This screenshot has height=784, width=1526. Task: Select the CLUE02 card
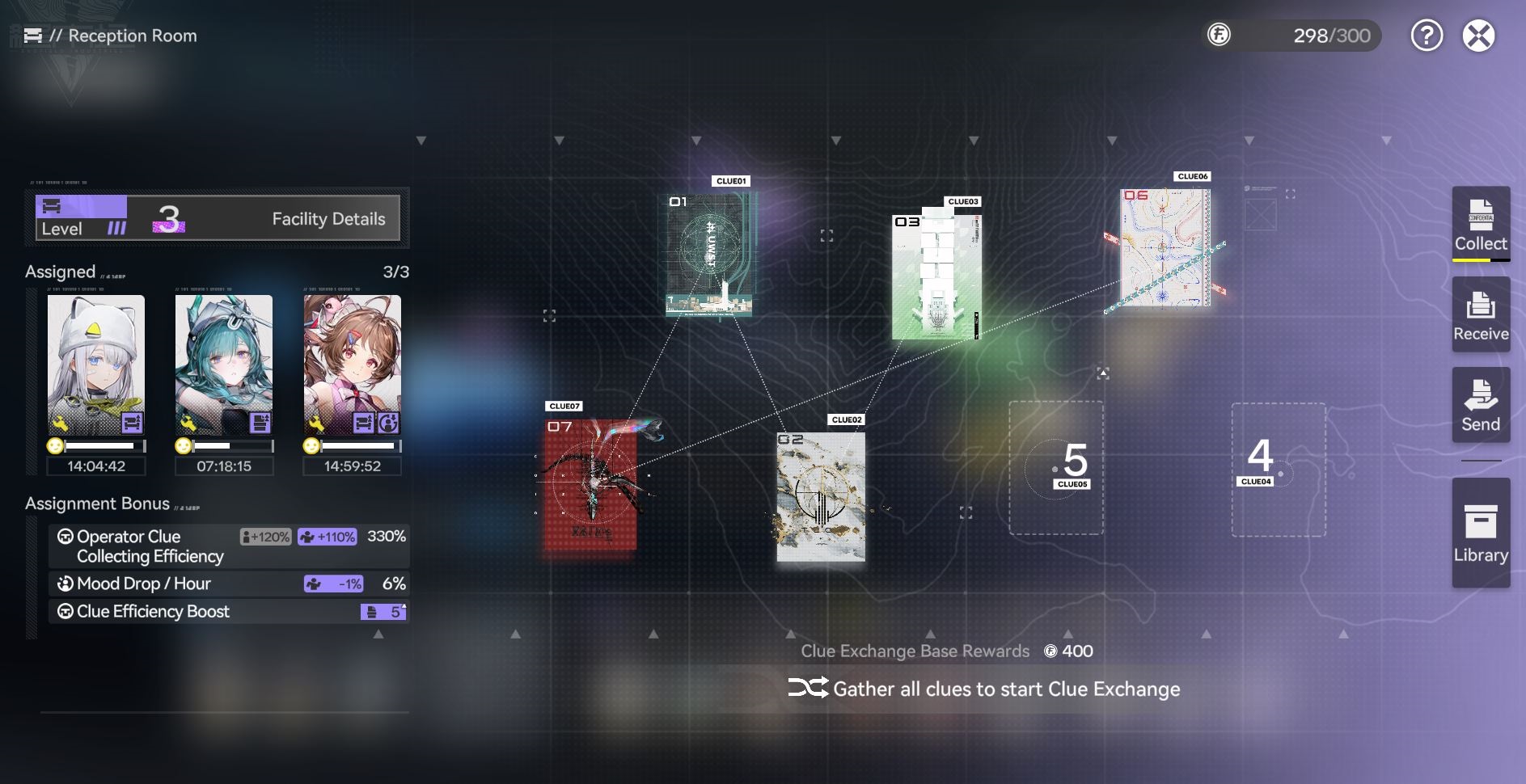(821, 496)
